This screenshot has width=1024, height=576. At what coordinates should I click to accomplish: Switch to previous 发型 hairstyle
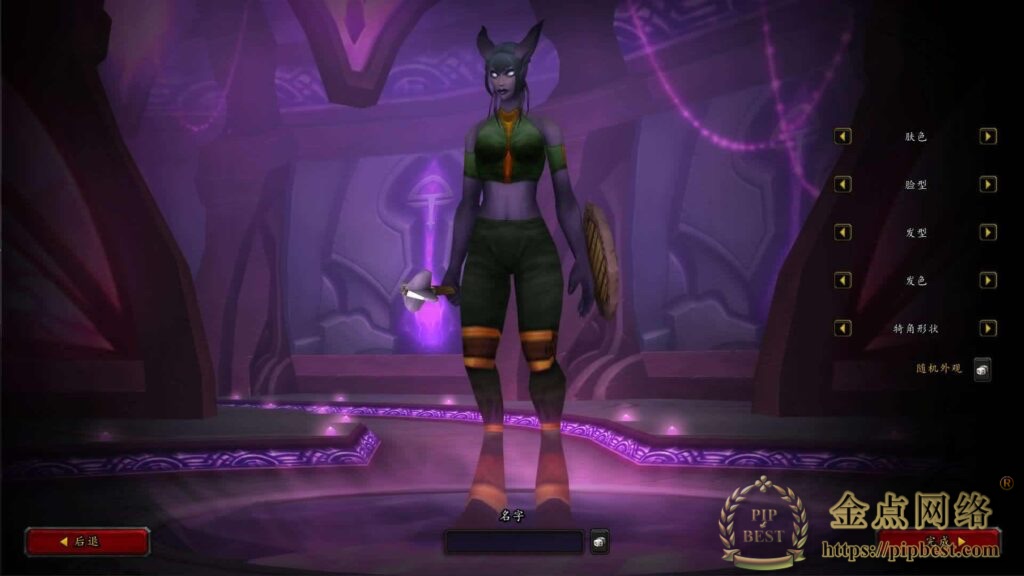pyautogui.click(x=843, y=232)
